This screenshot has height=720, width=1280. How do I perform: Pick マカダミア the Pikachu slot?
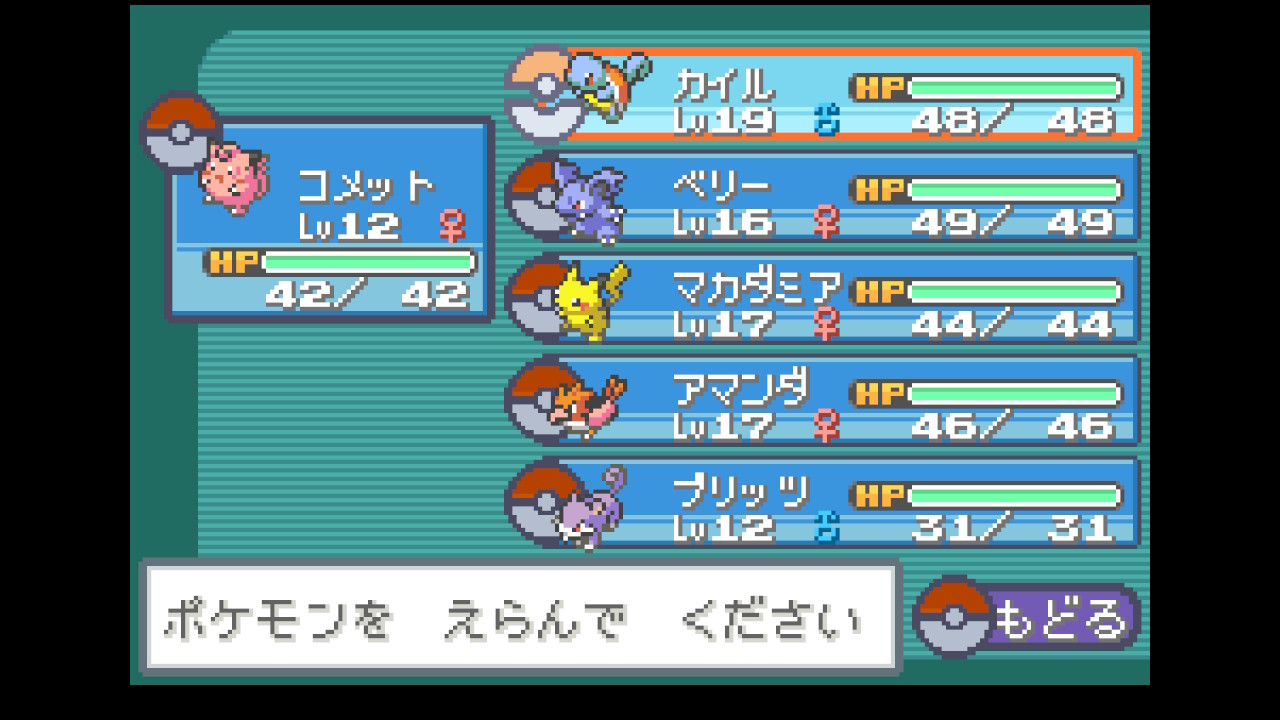pos(840,299)
